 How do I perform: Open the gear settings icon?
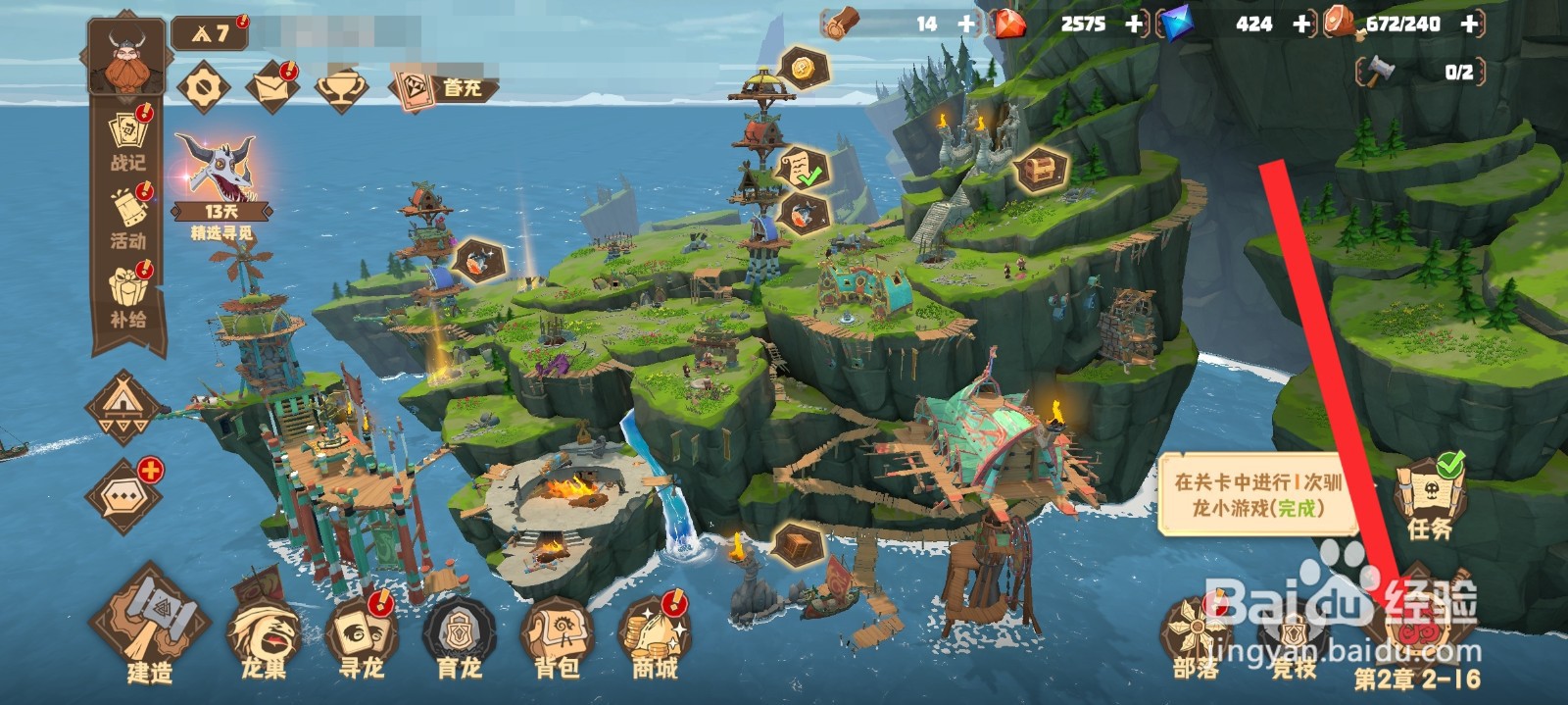tap(204, 88)
